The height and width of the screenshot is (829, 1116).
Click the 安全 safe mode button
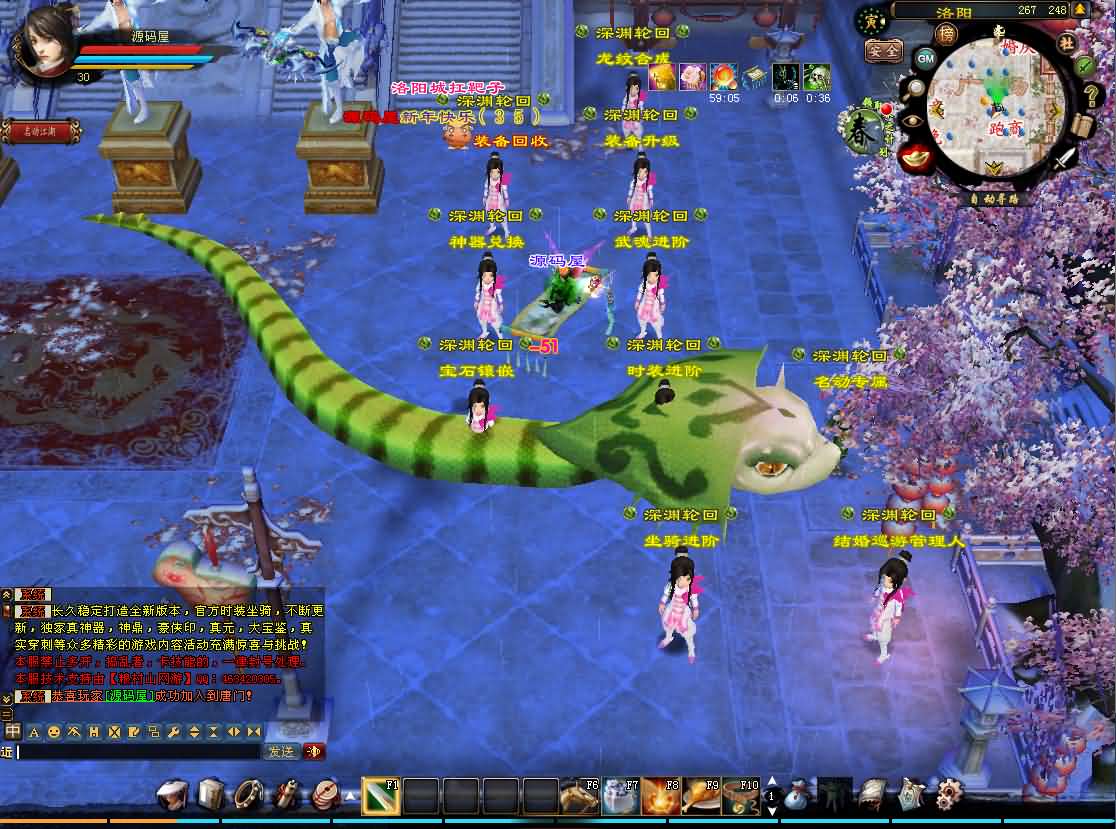click(x=882, y=50)
